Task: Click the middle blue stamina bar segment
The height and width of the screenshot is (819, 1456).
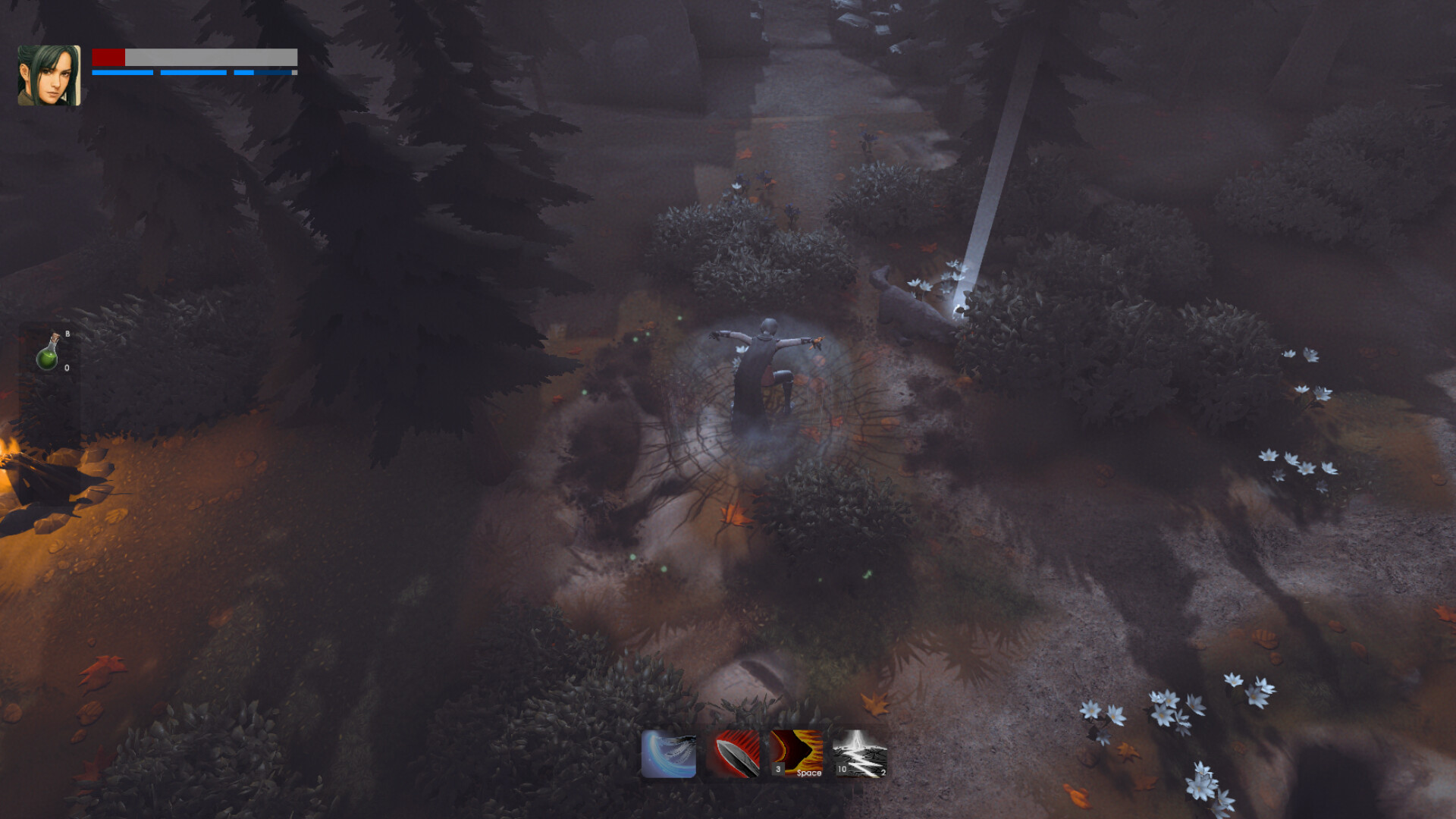Action: [x=192, y=74]
